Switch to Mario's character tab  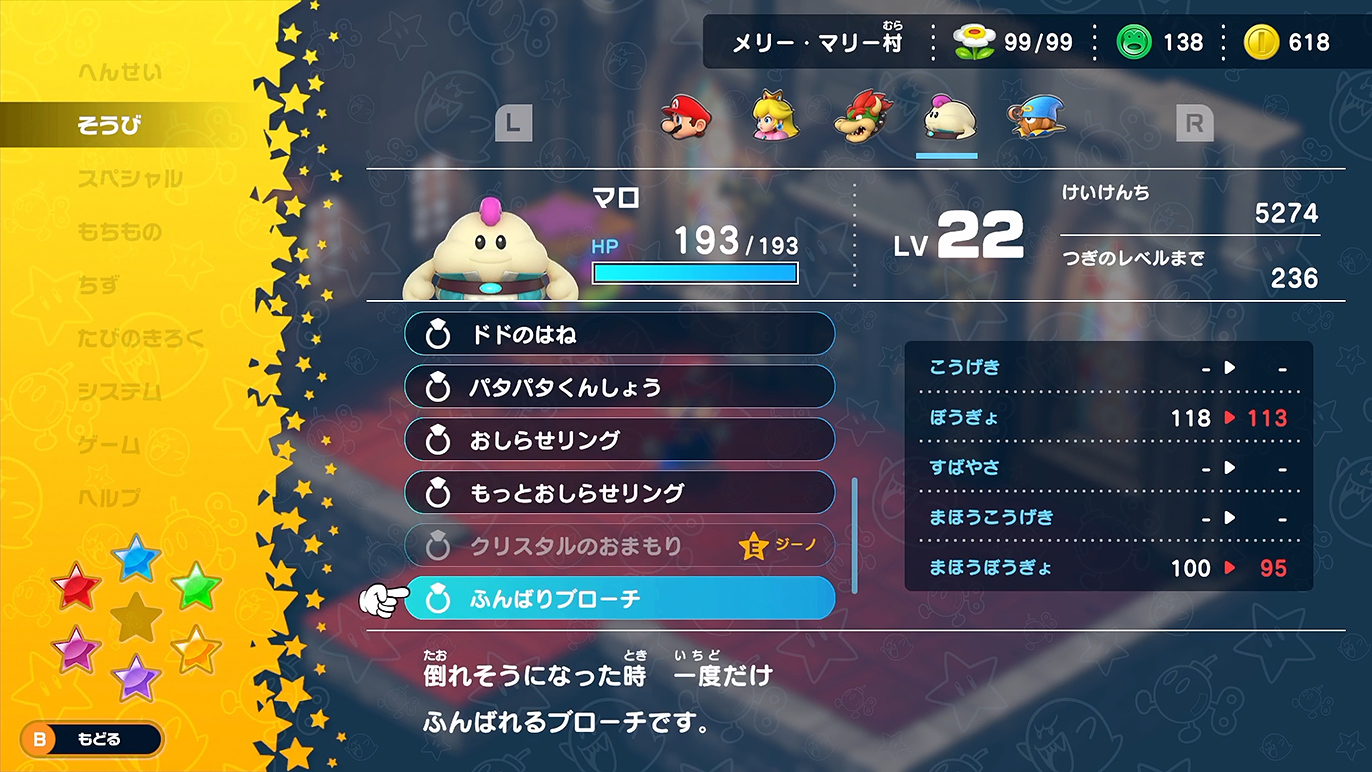(685, 117)
